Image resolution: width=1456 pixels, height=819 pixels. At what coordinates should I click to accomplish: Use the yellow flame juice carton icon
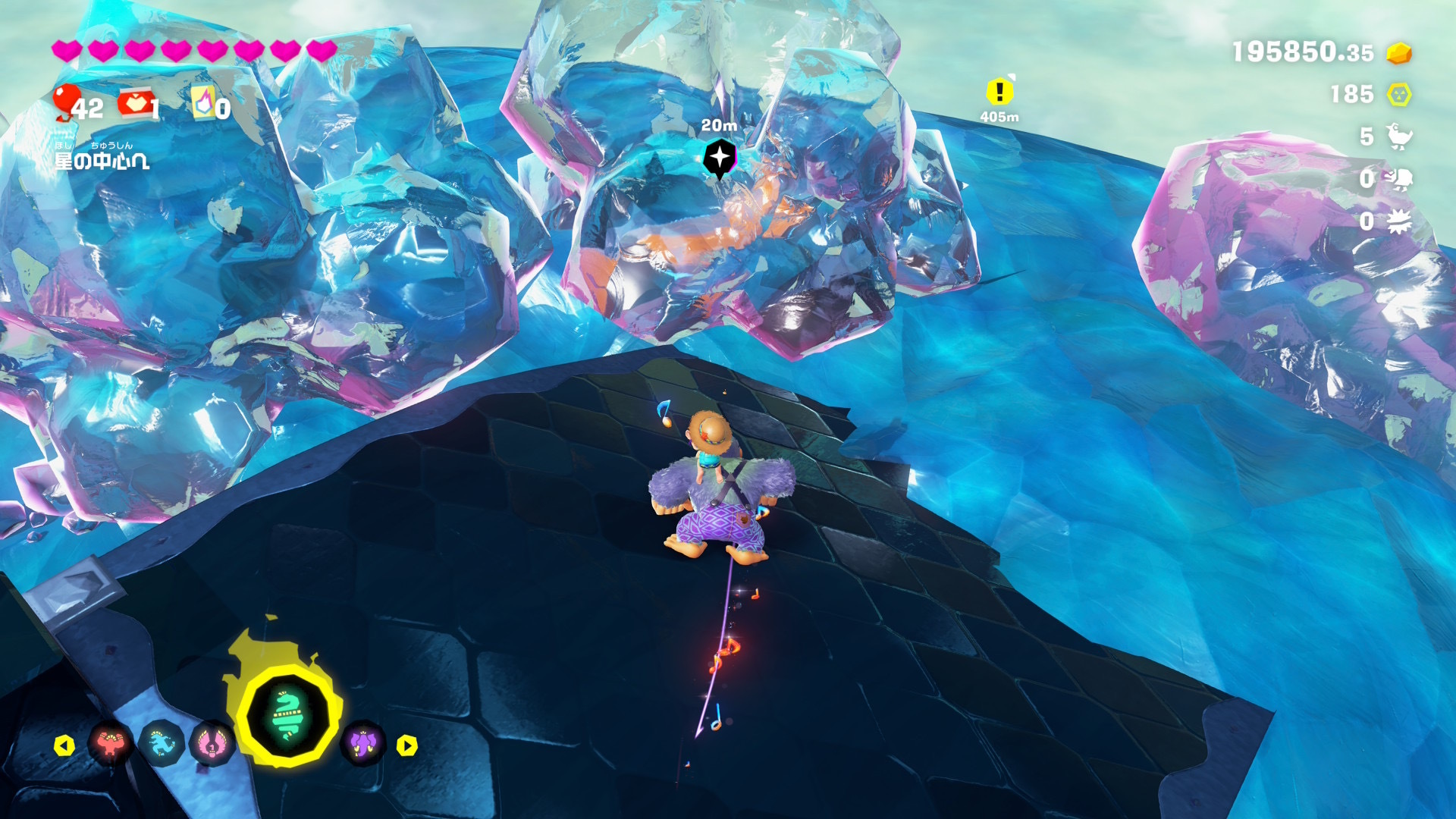(x=203, y=103)
